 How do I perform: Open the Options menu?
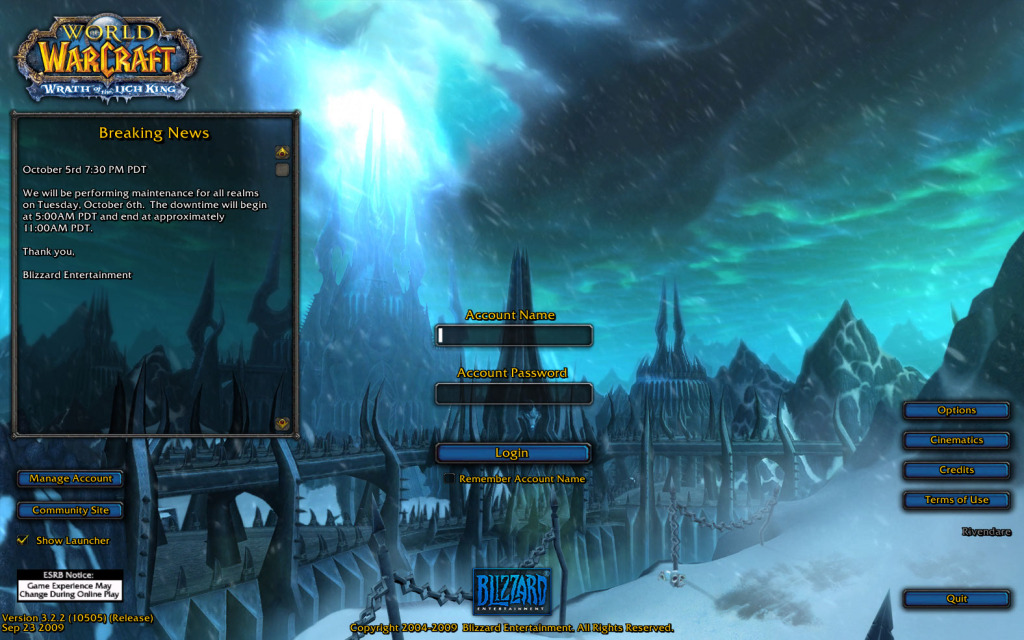956,410
